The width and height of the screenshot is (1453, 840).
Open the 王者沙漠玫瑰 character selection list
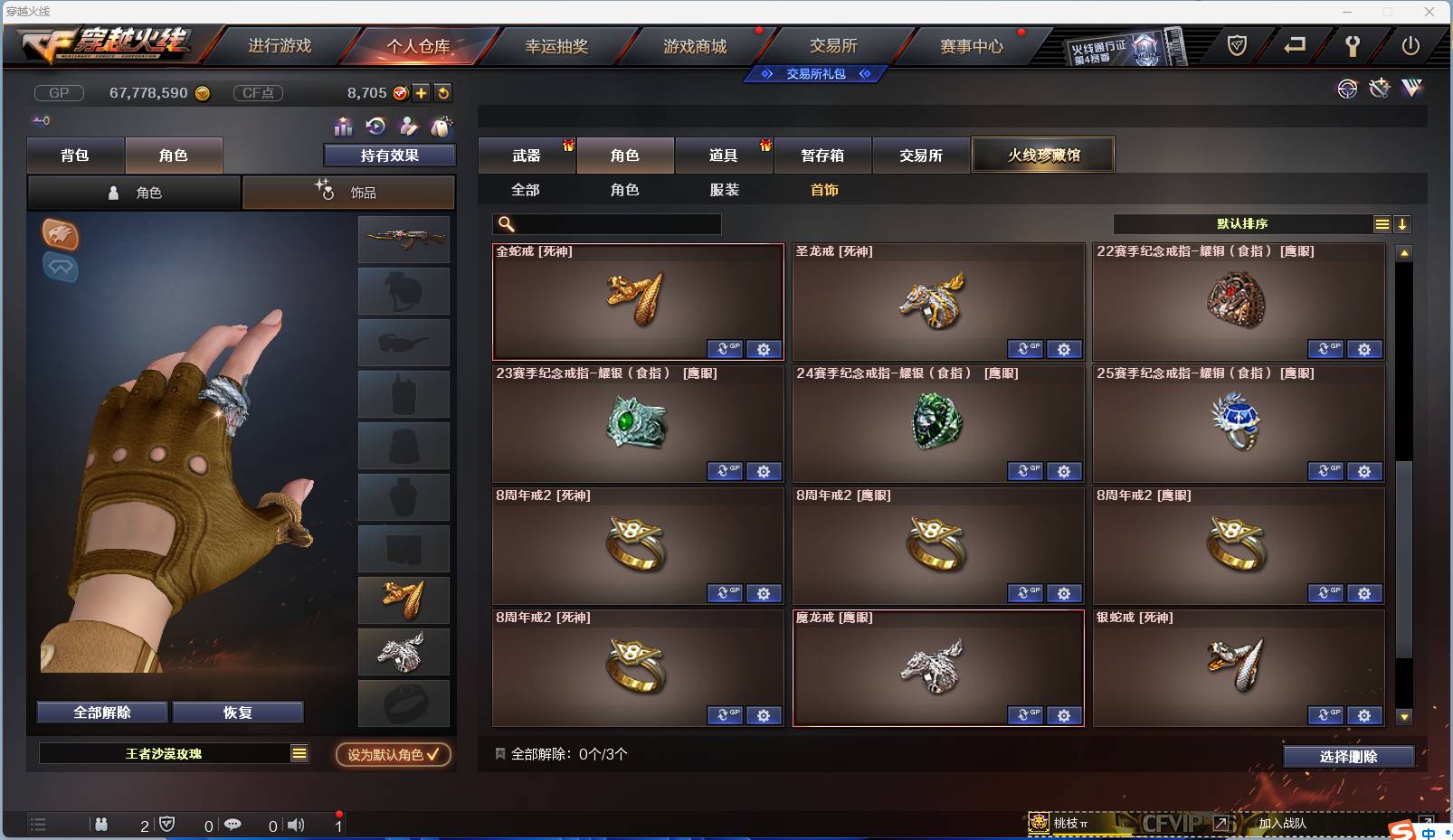tap(174, 752)
